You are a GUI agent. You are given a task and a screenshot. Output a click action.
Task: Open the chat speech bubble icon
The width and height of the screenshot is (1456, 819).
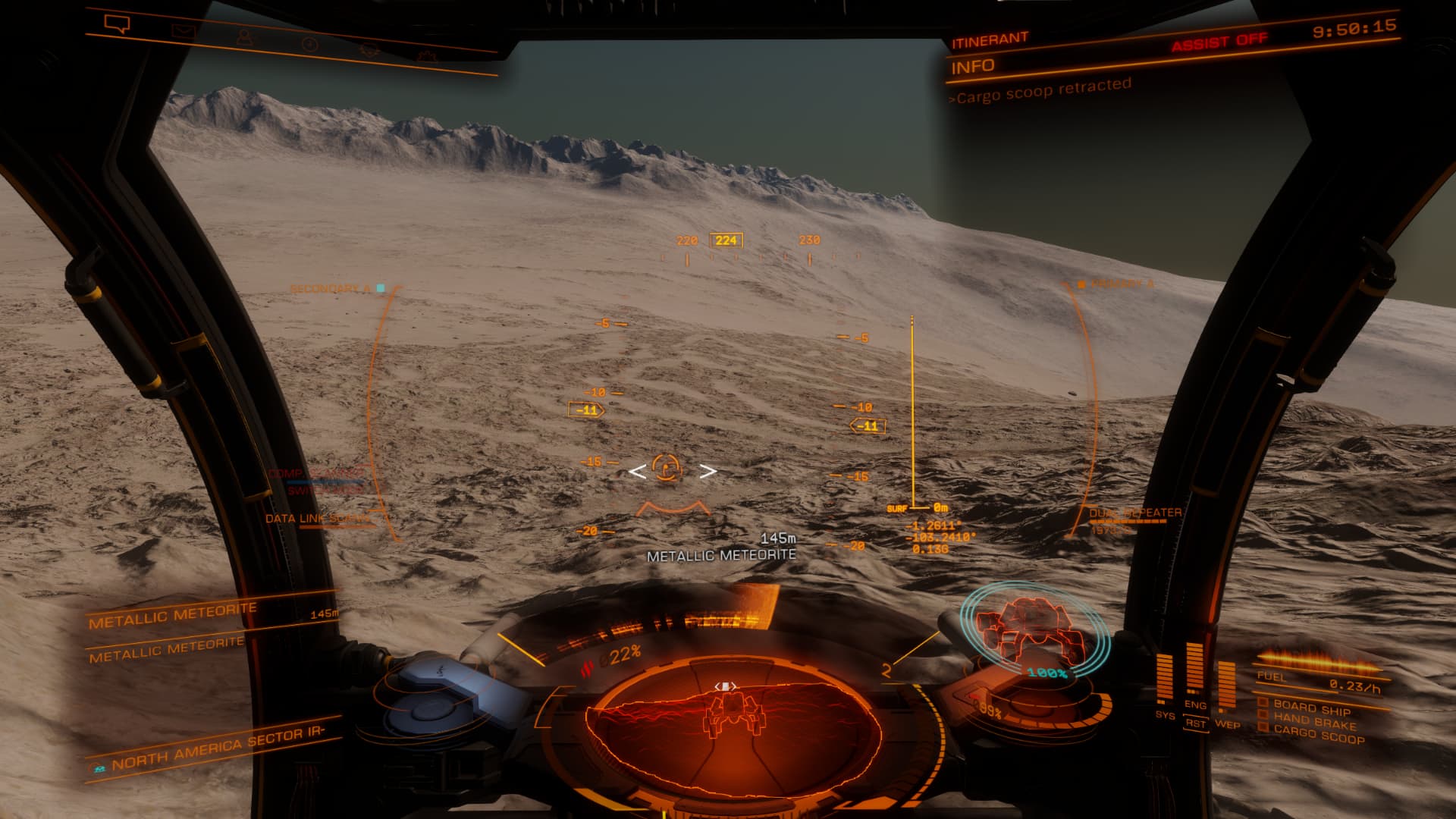(118, 24)
